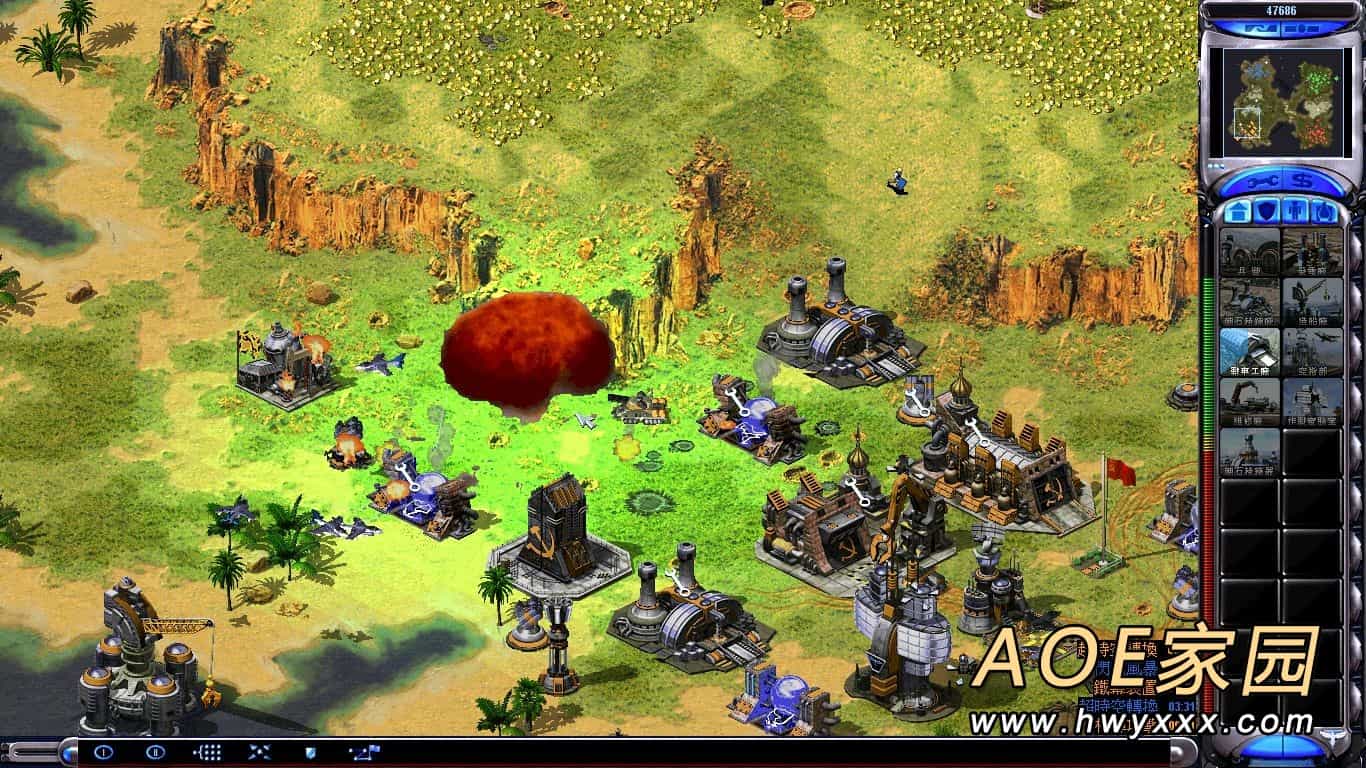The width and height of the screenshot is (1366, 768).
Task: Select the power plant icon beside Barracks
Action: (x=1312, y=251)
